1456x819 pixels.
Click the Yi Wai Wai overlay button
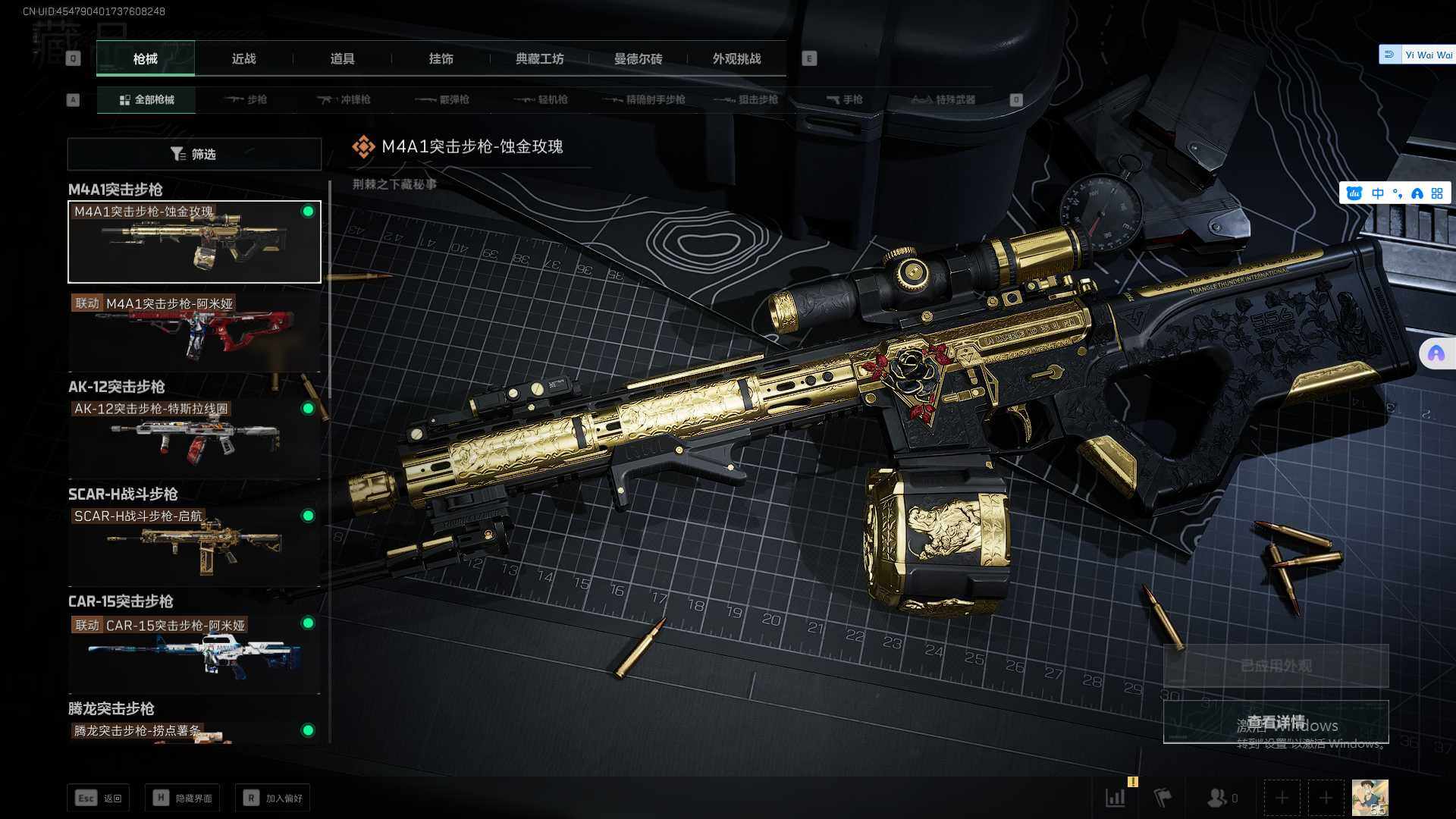(1418, 55)
